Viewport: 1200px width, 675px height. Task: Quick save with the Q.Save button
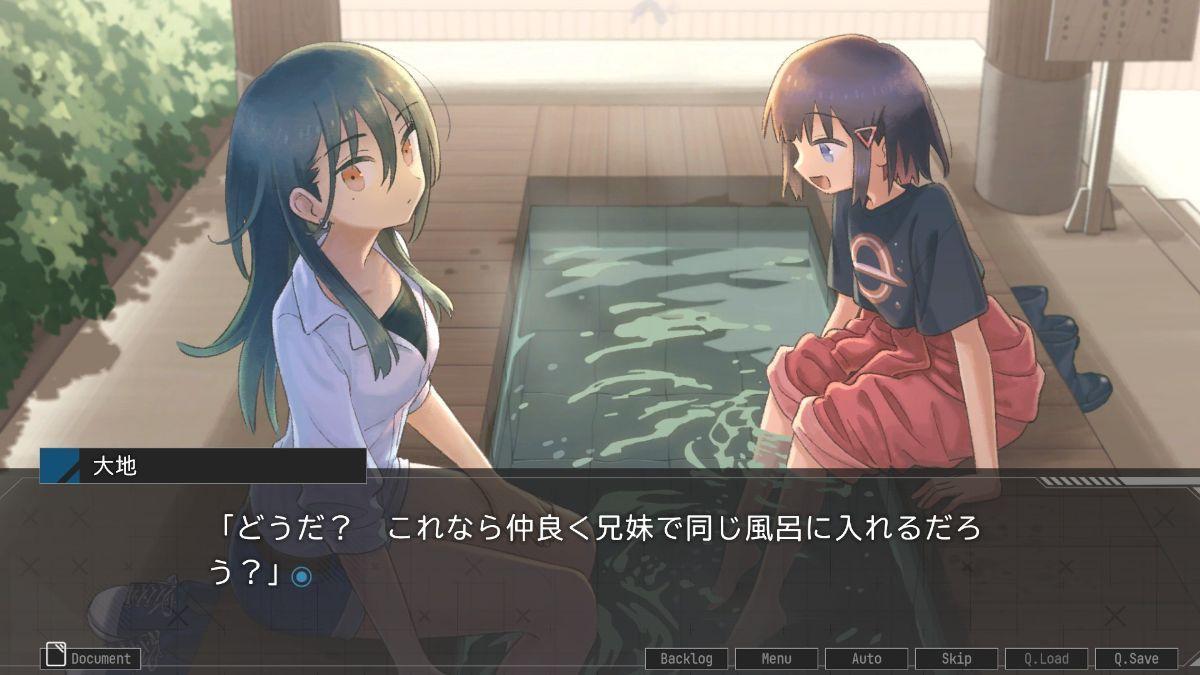(1136, 659)
